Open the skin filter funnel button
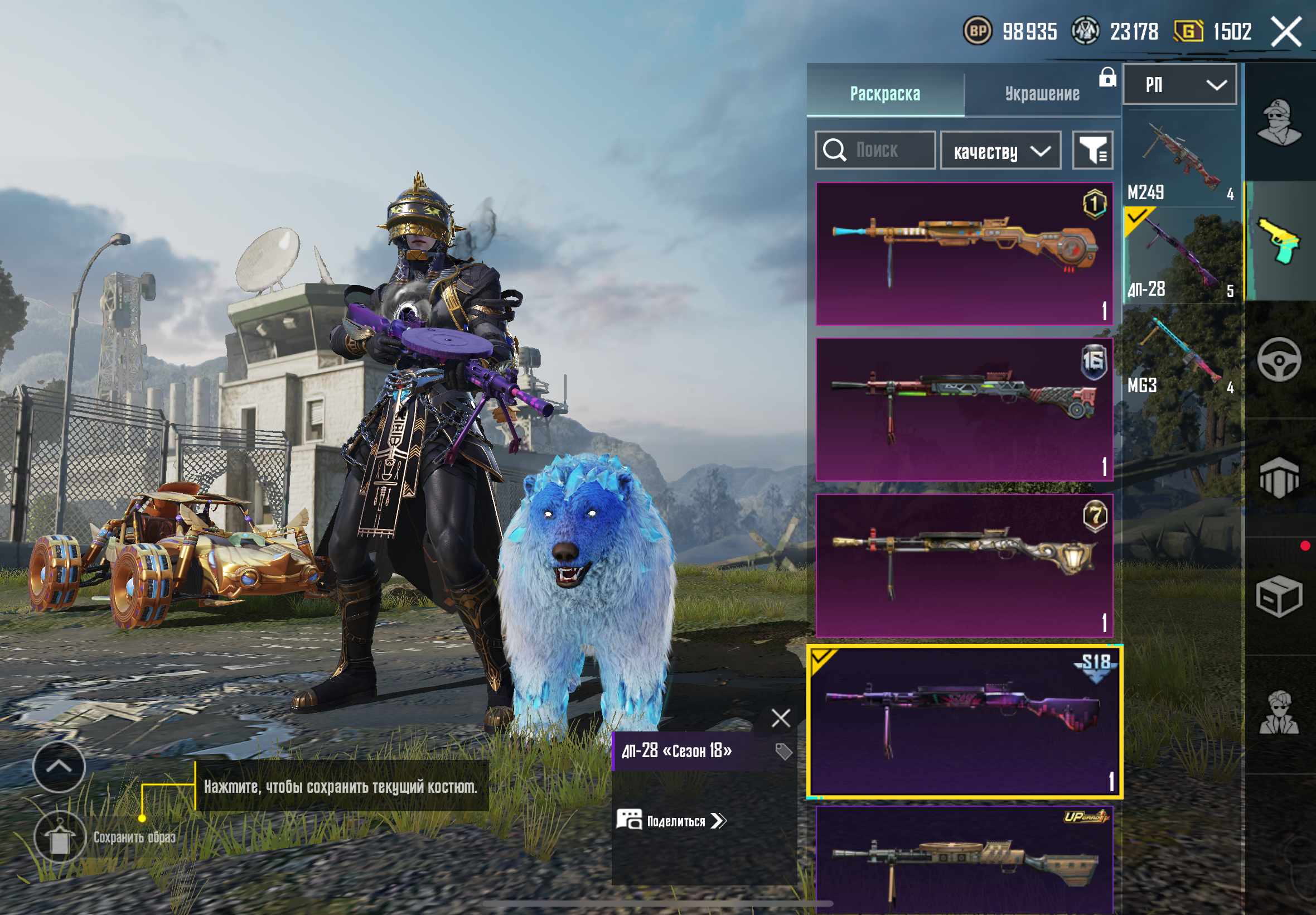Image resolution: width=1316 pixels, height=915 pixels. pyautogui.click(x=1092, y=150)
